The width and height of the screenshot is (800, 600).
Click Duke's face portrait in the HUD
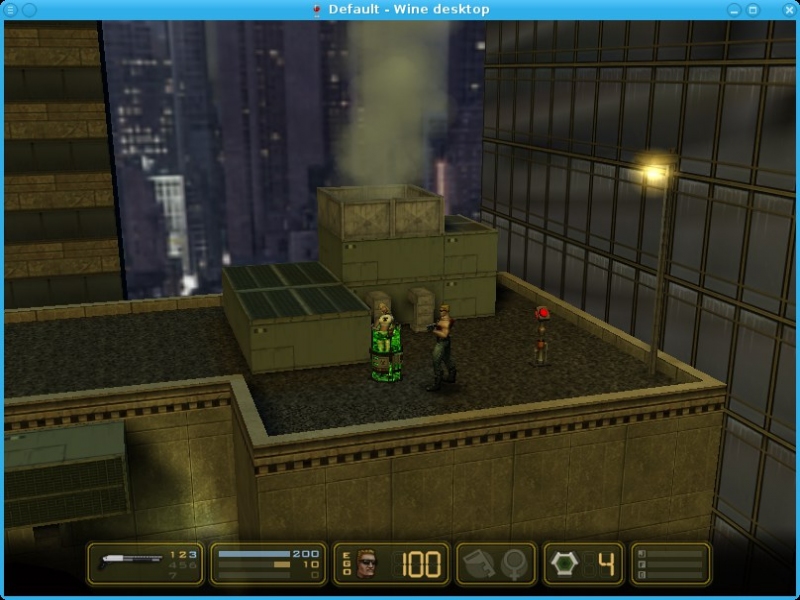tap(369, 564)
